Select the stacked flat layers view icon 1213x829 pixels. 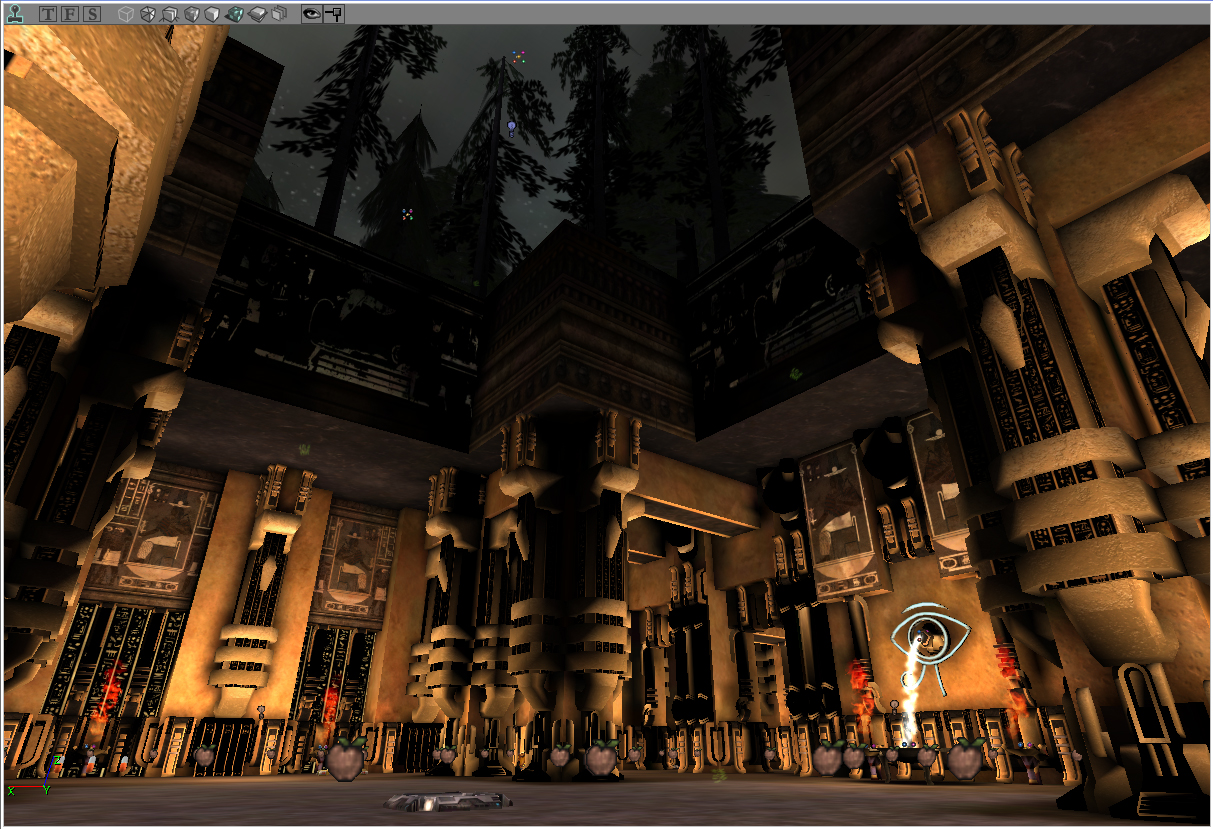[256, 14]
